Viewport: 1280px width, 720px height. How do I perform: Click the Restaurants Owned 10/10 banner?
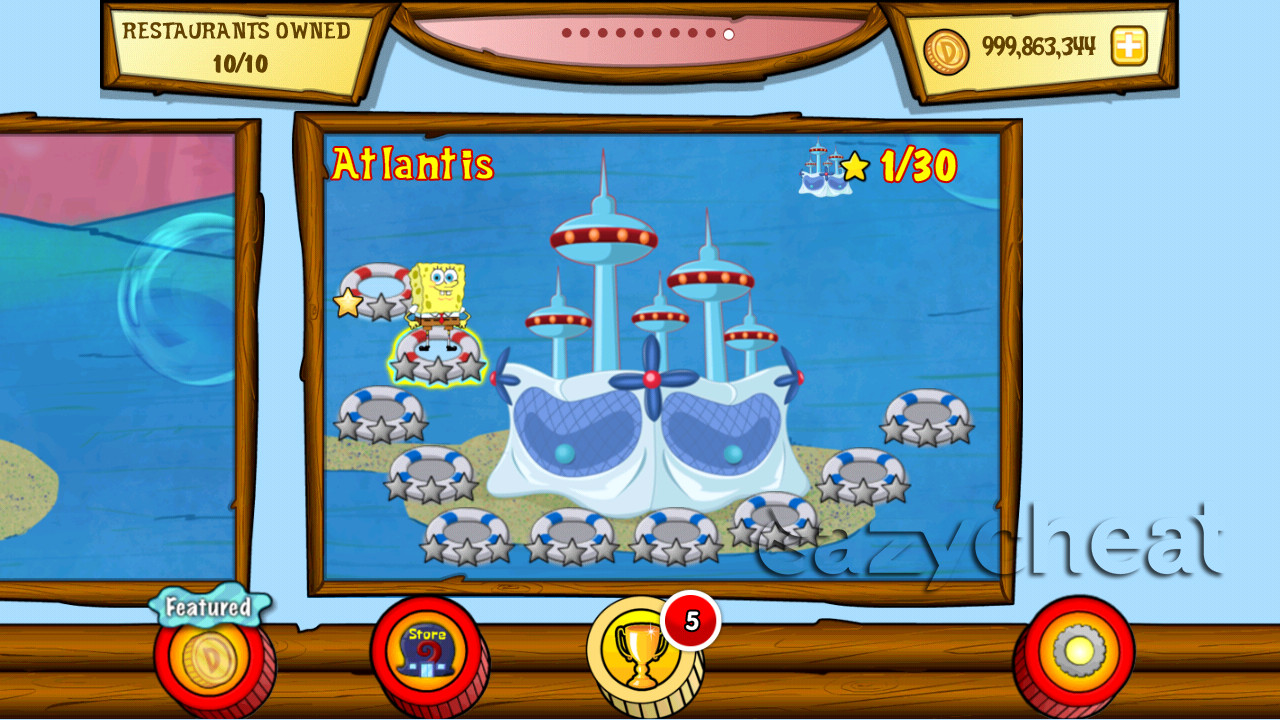(238, 47)
